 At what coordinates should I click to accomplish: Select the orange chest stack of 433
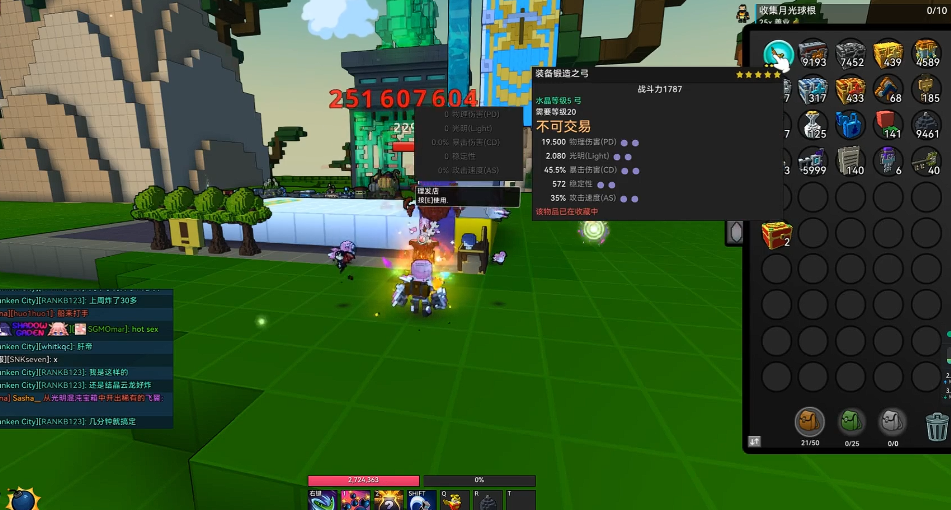851,91
